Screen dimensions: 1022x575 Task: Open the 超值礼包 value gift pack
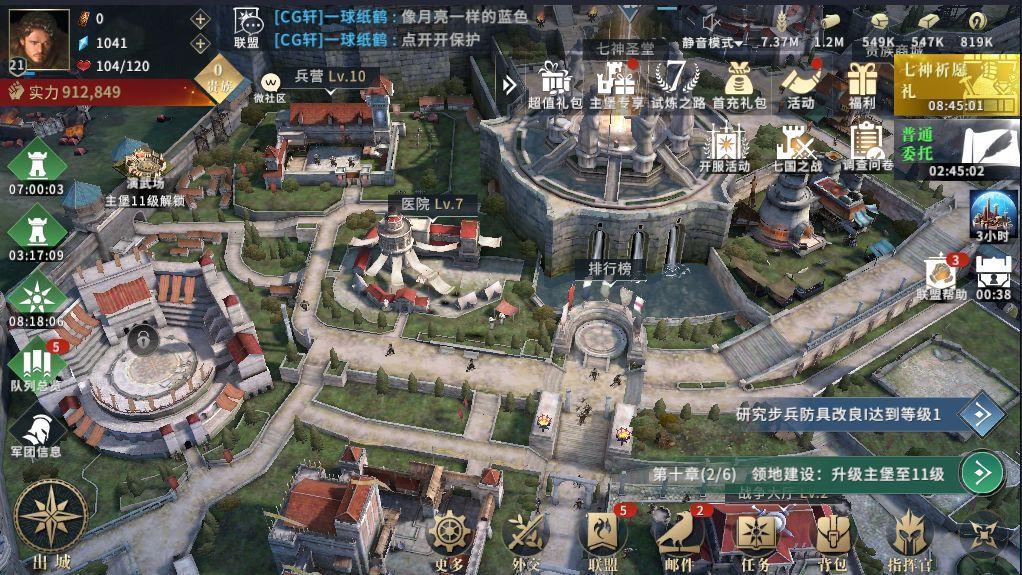[x=554, y=82]
